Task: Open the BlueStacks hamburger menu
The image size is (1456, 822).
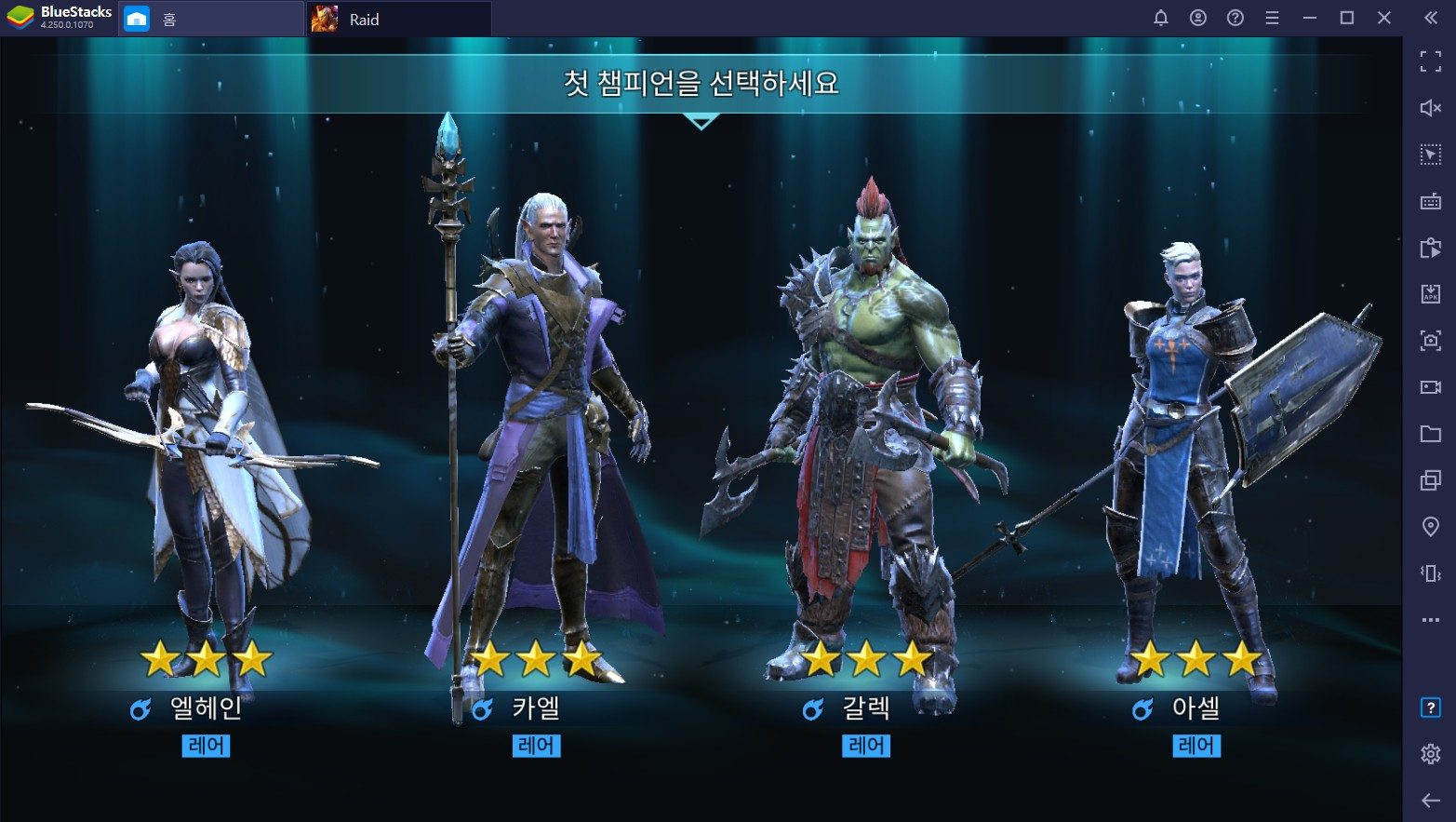Action: (1272, 18)
